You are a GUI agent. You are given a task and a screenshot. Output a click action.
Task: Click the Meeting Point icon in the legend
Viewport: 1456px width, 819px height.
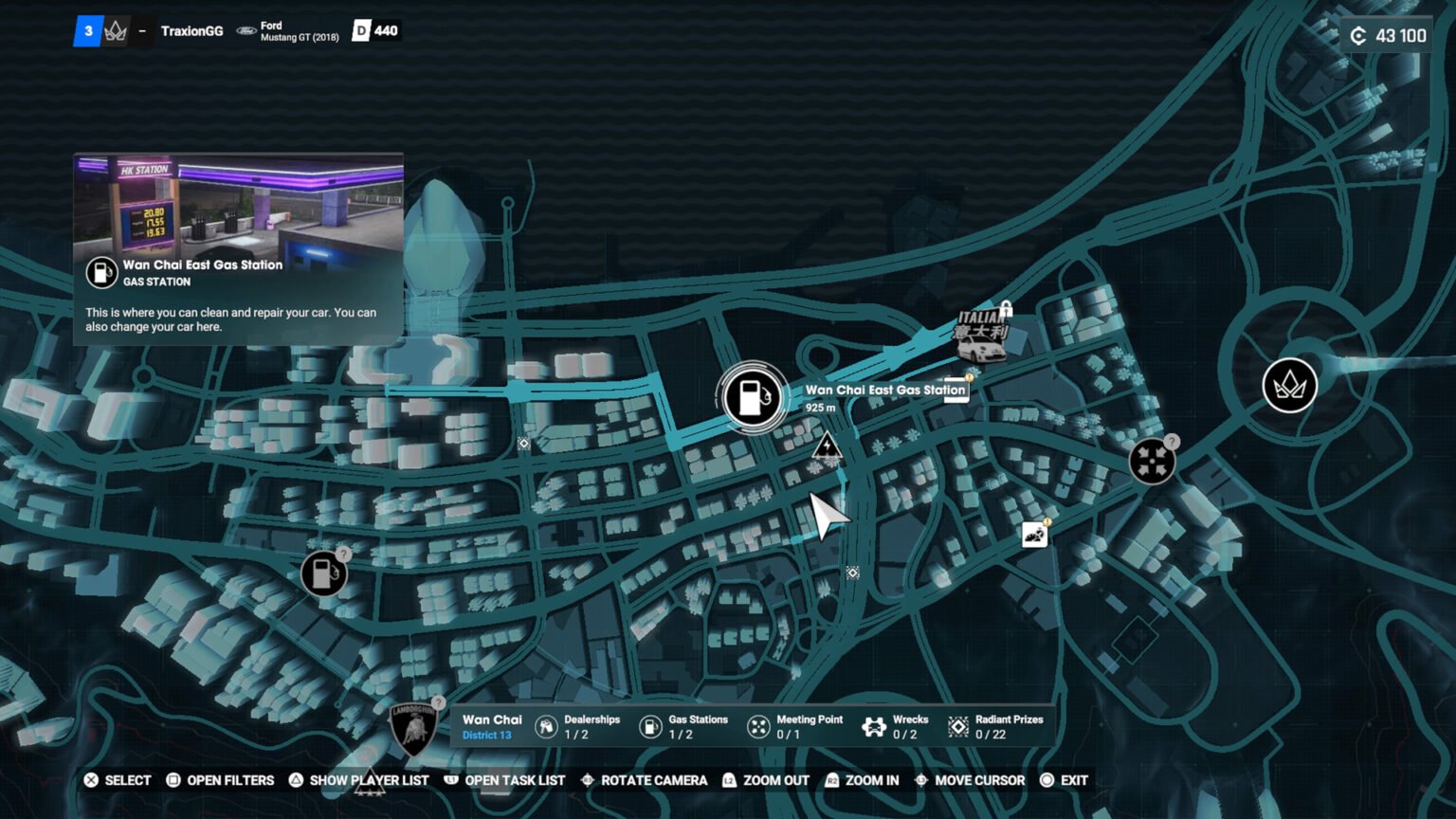click(x=758, y=725)
